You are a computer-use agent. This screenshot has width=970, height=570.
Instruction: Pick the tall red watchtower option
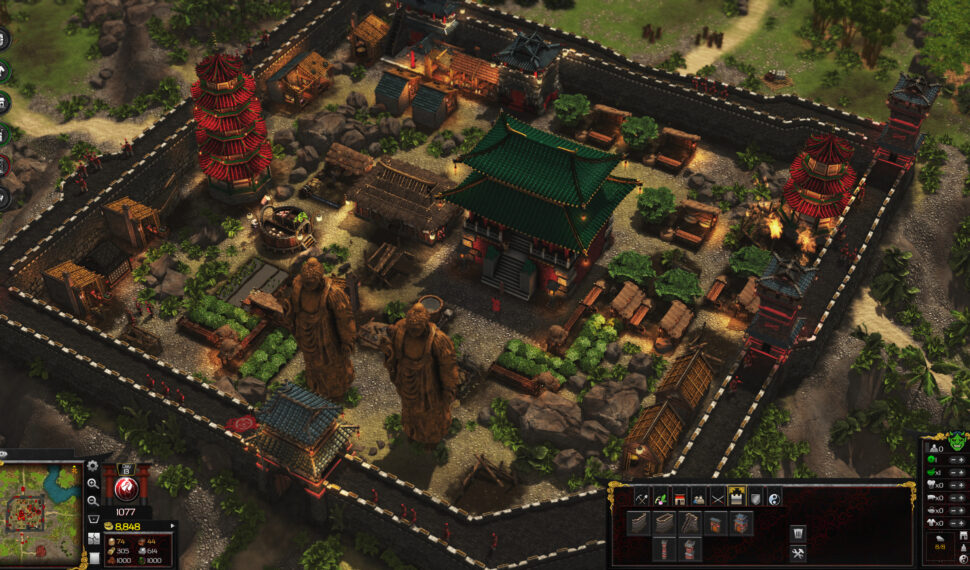(x=663, y=549)
